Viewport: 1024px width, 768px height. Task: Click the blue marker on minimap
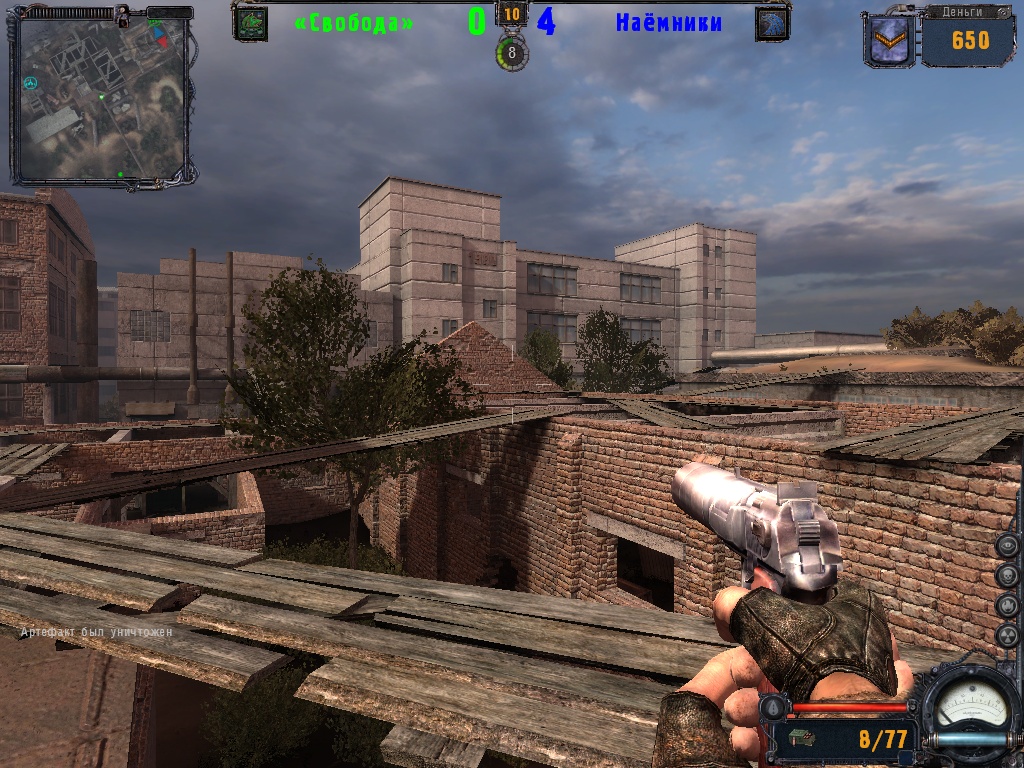156,31
